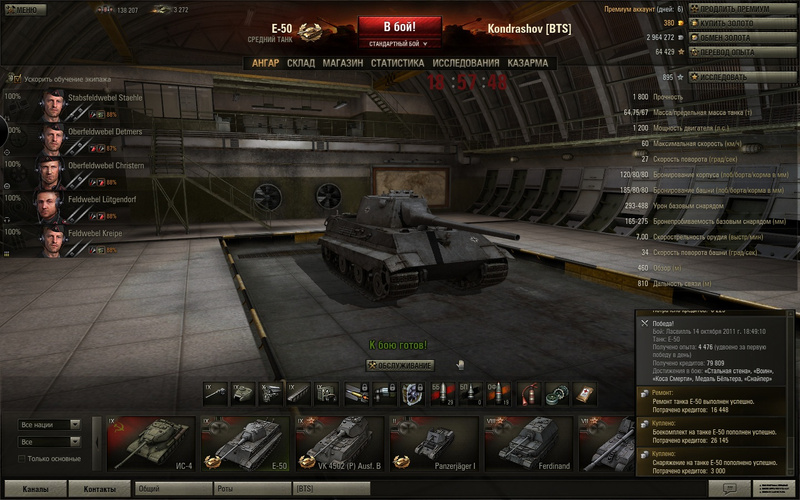Open the КАЗАРМА tab

pos(527,63)
